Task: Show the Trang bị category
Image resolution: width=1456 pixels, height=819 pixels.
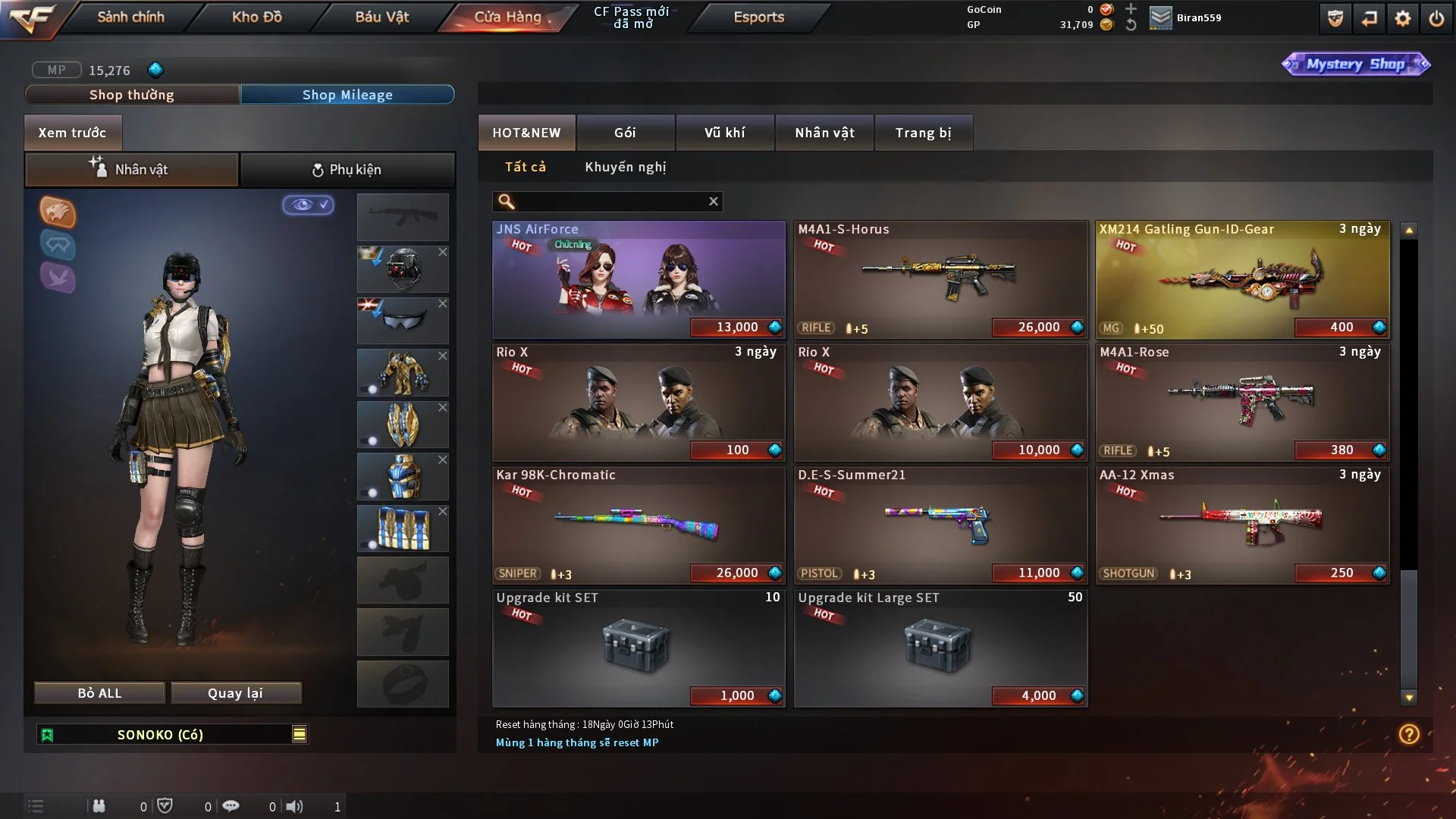Action: click(x=923, y=133)
